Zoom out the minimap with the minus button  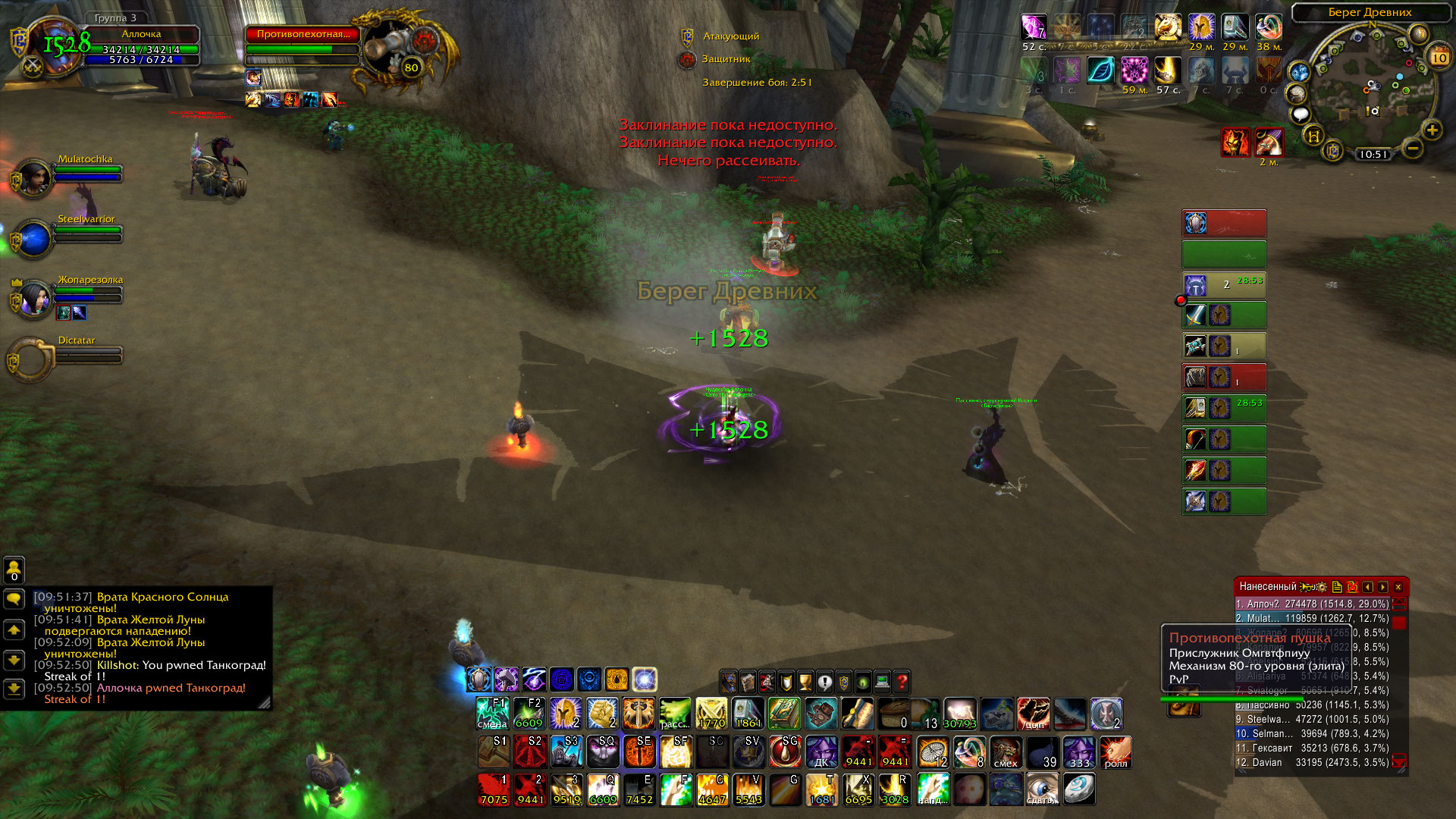(1412, 149)
